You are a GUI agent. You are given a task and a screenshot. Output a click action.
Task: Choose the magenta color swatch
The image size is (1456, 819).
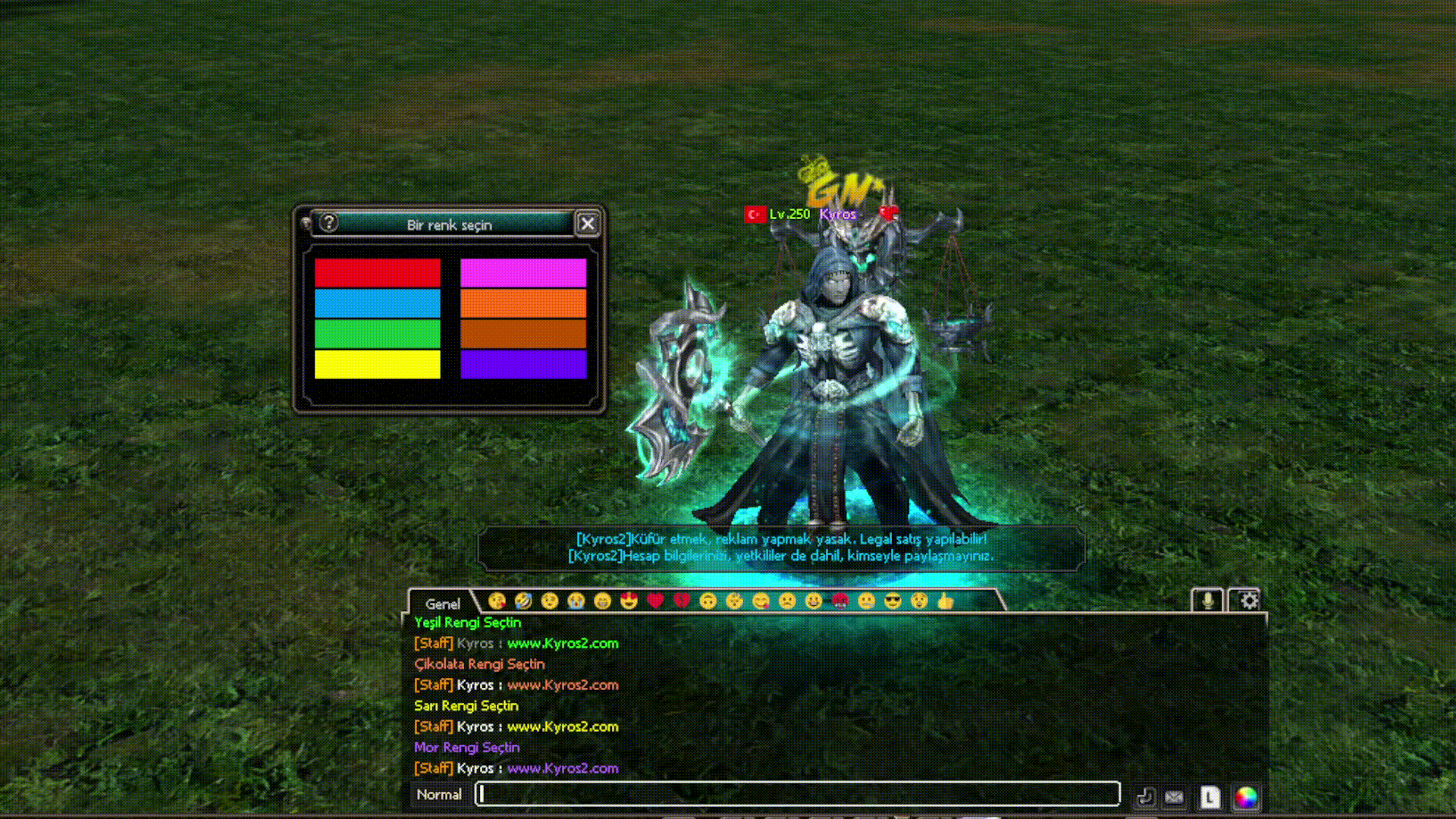pyautogui.click(x=523, y=273)
